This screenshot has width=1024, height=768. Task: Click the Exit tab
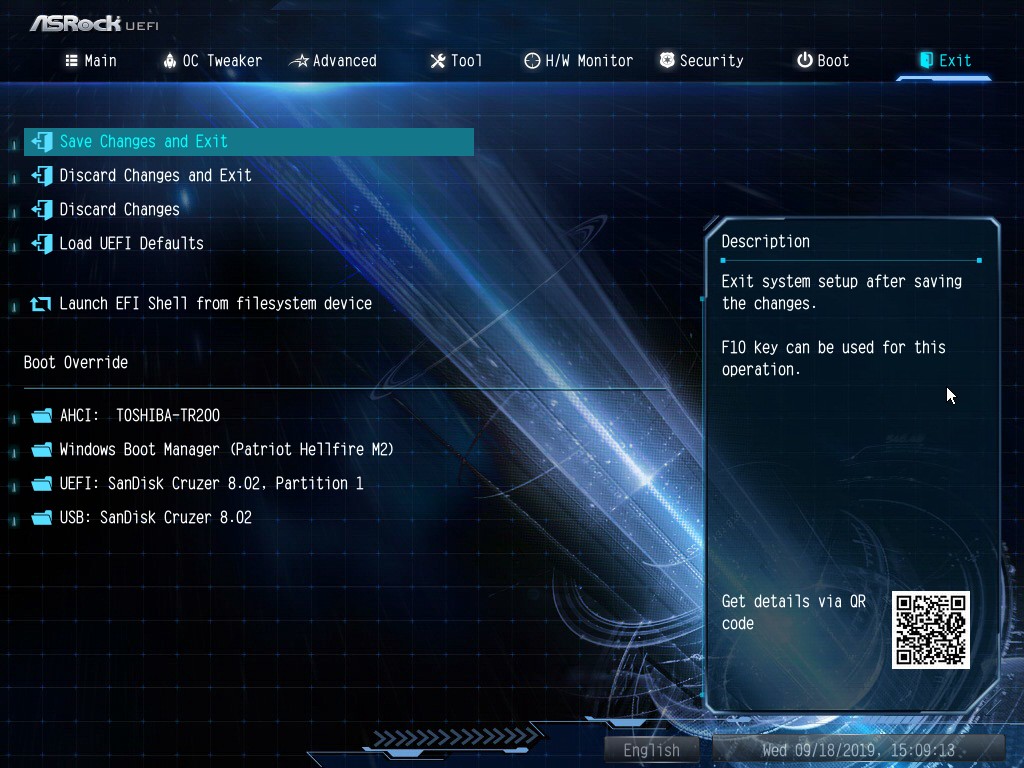tap(945, 61)
